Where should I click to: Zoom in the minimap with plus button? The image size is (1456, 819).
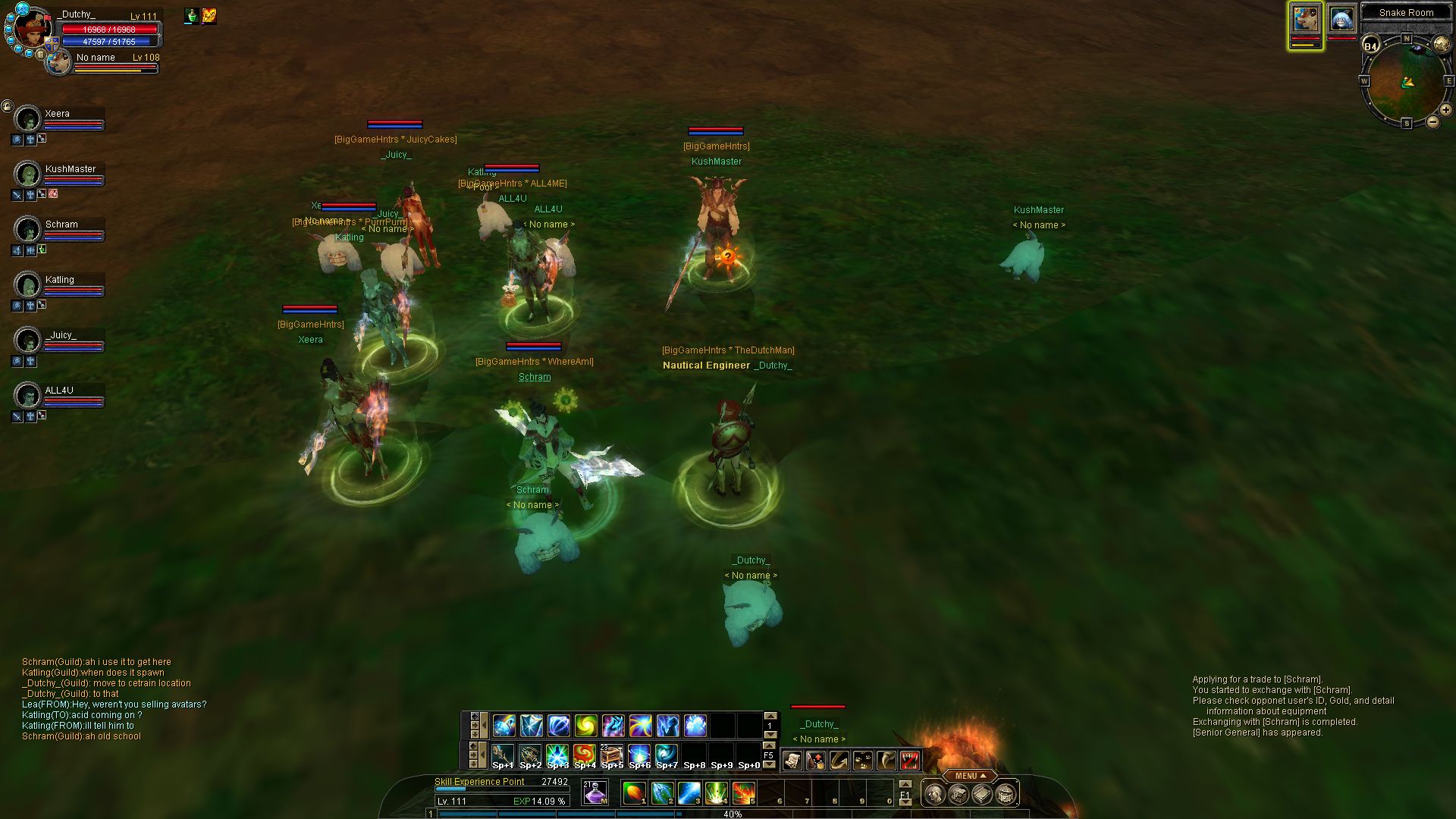[1446, 111]
